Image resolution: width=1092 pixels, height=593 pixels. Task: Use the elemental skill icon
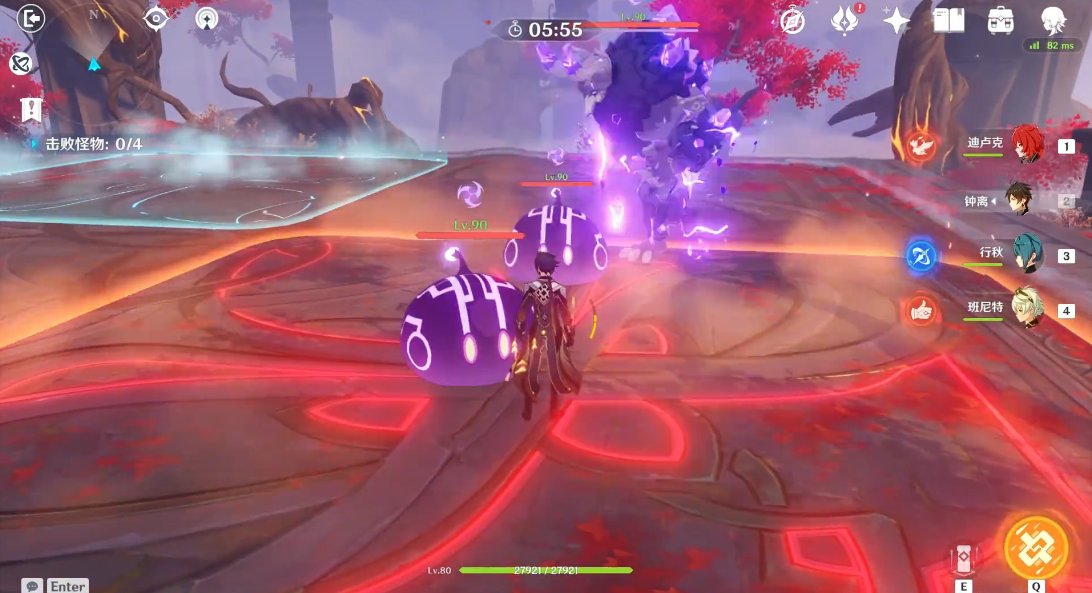click(x=963, y=559)
